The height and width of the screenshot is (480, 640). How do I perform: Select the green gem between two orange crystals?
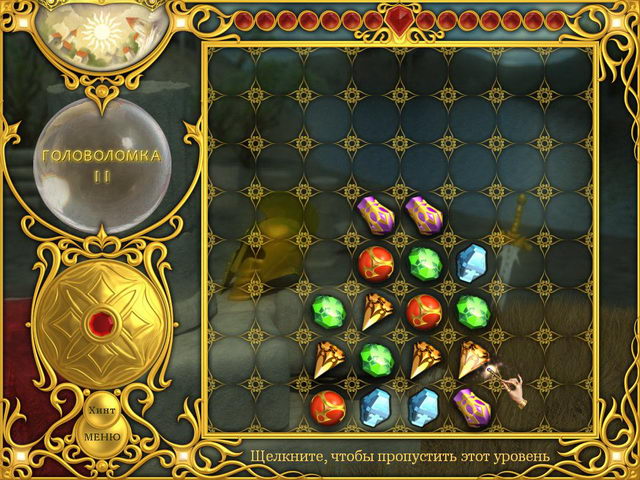[x=374, y=357]
